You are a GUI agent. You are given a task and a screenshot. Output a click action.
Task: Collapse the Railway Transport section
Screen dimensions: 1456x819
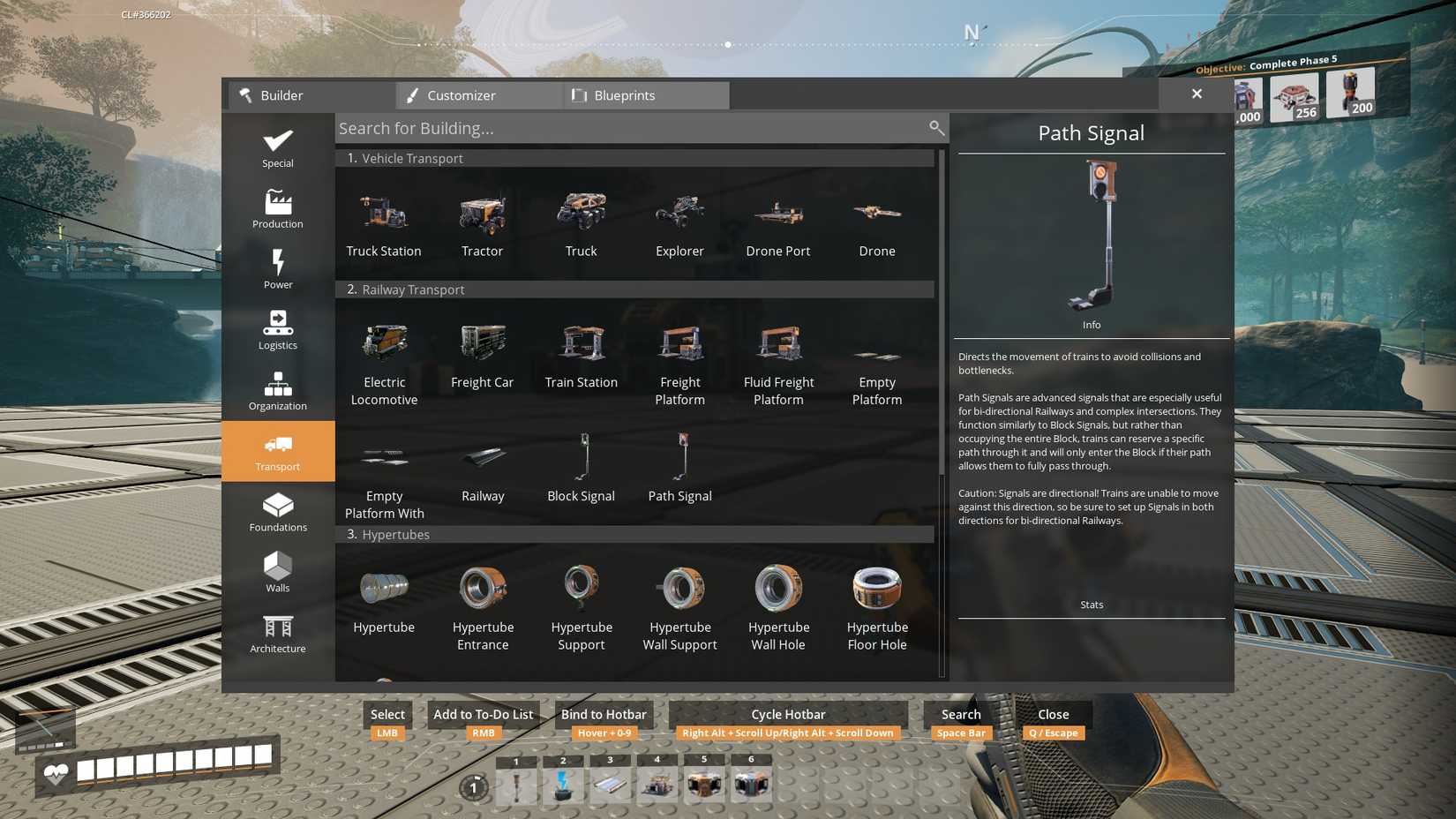tap(635, 289)
